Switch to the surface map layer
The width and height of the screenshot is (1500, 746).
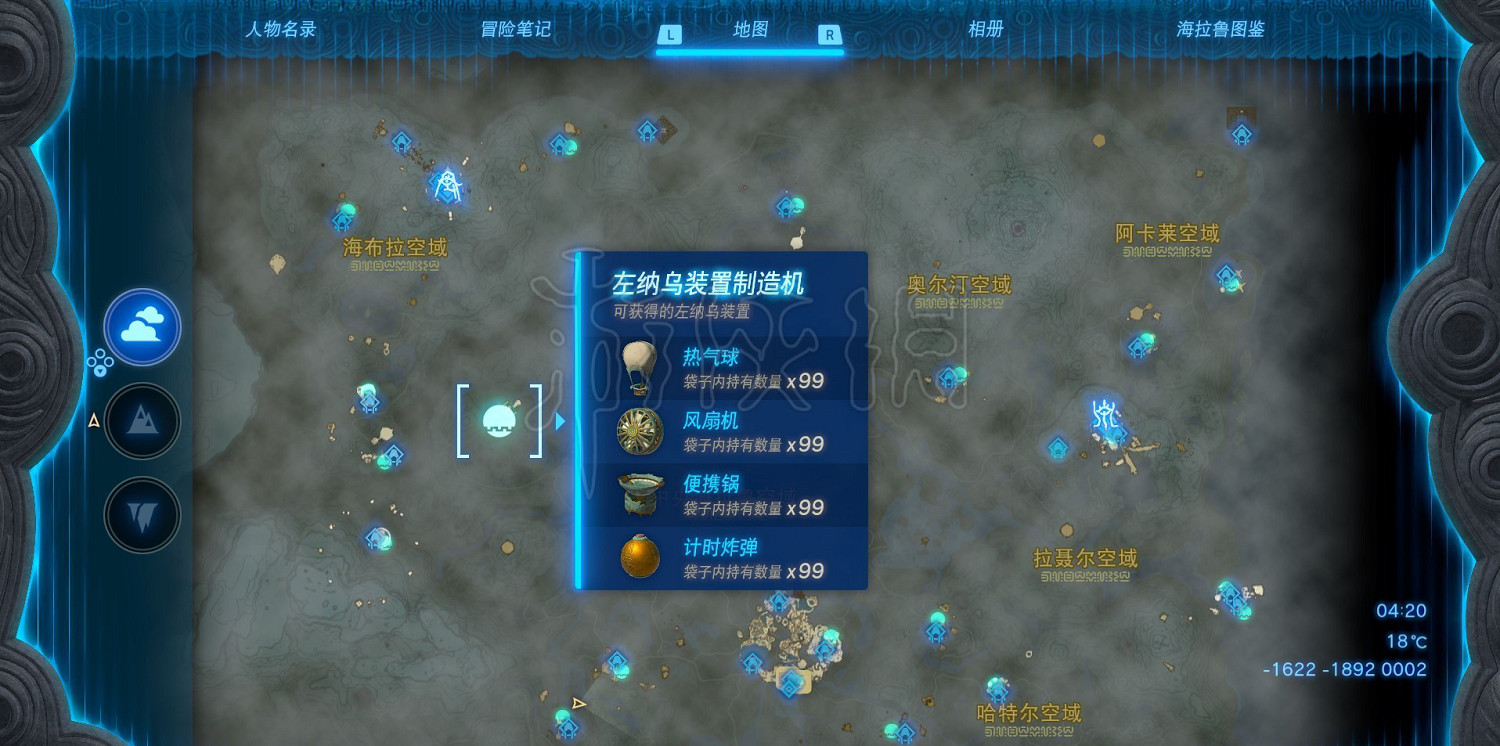pyautogui.click(x=142, y=420)
